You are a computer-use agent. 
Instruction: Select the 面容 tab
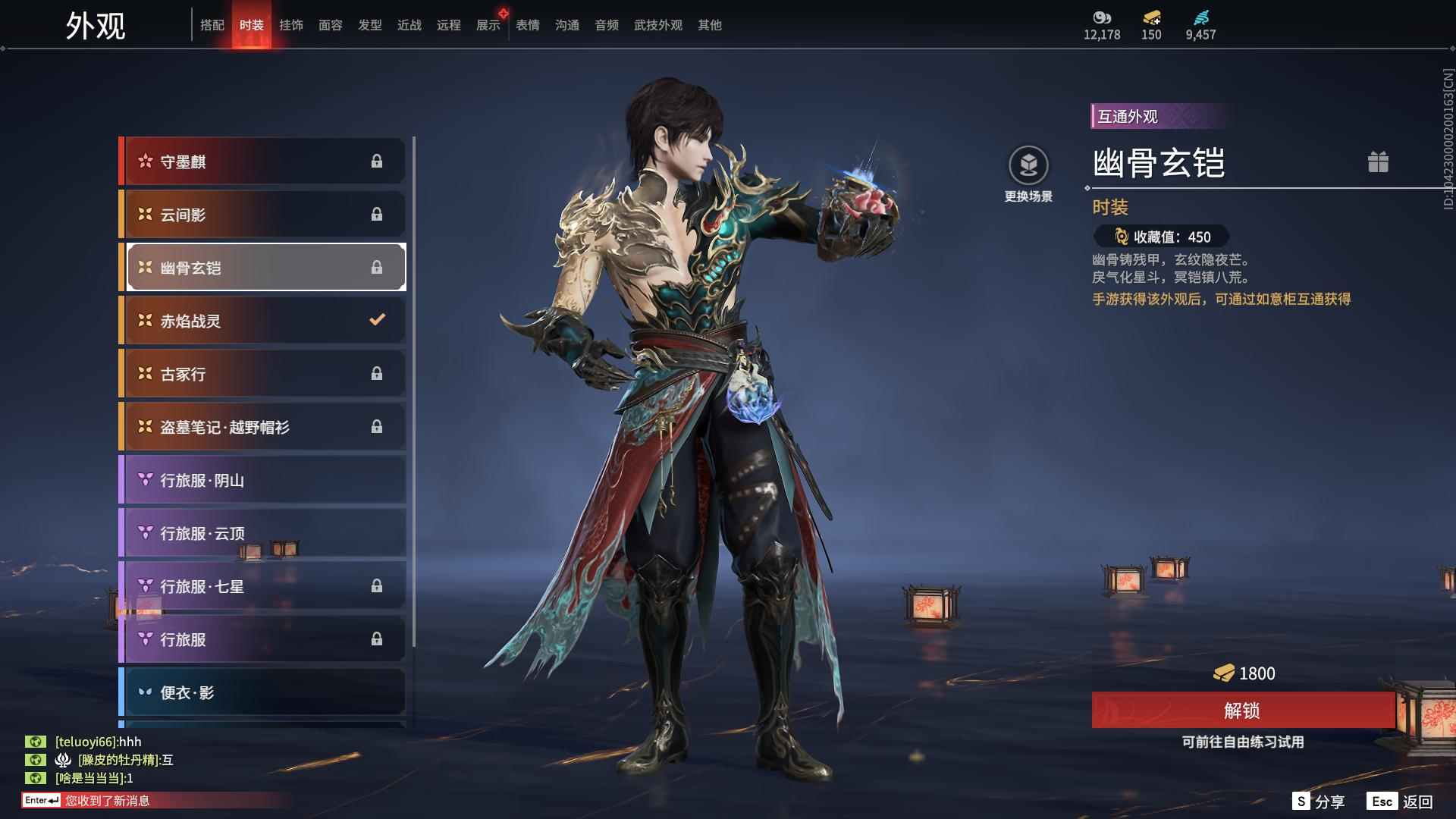click(x=331, y=25)
